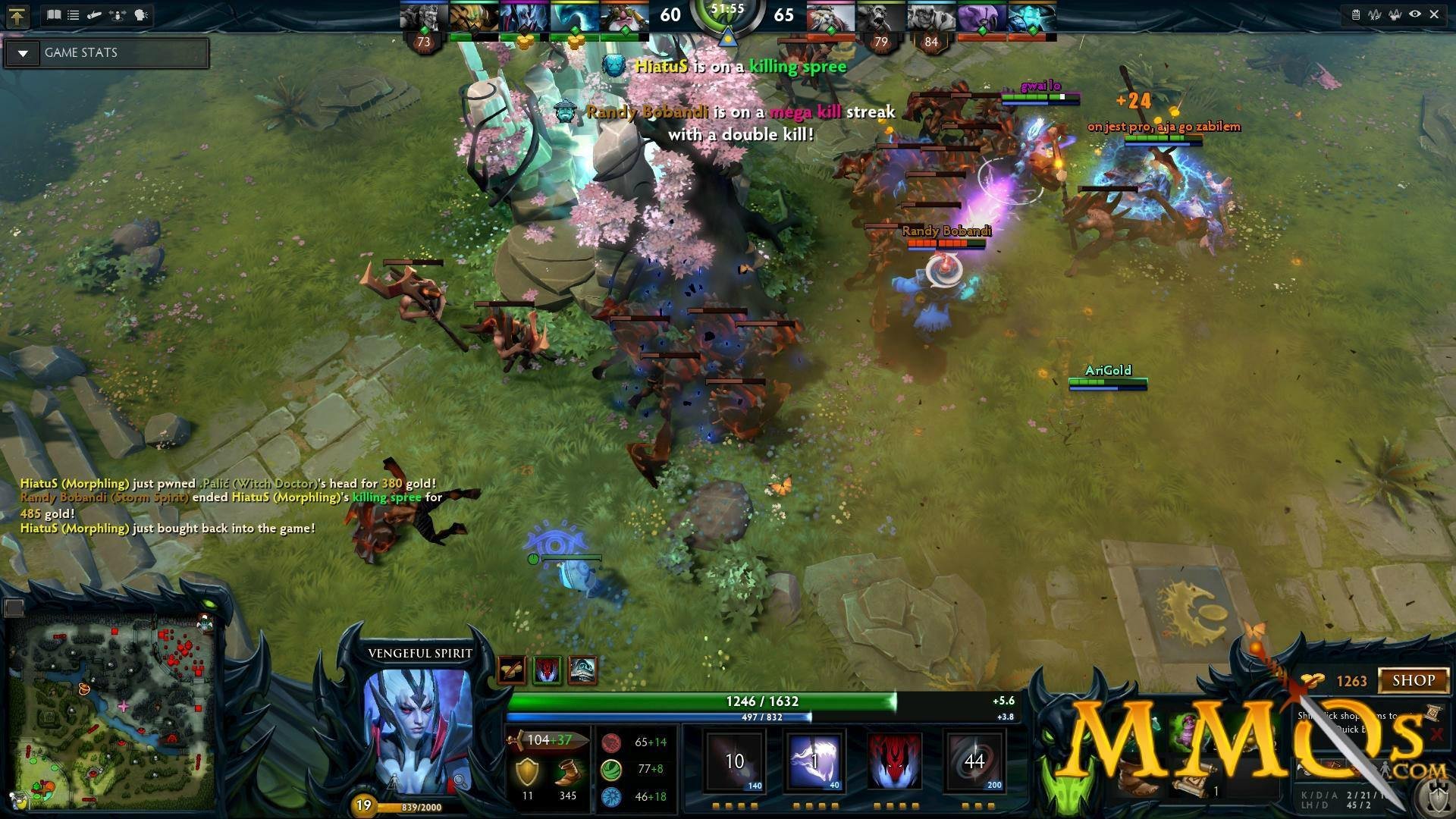Select Vengeful Spirit's Magic Missile ability
Screen dimensions: 1456x819
point(736,761)
